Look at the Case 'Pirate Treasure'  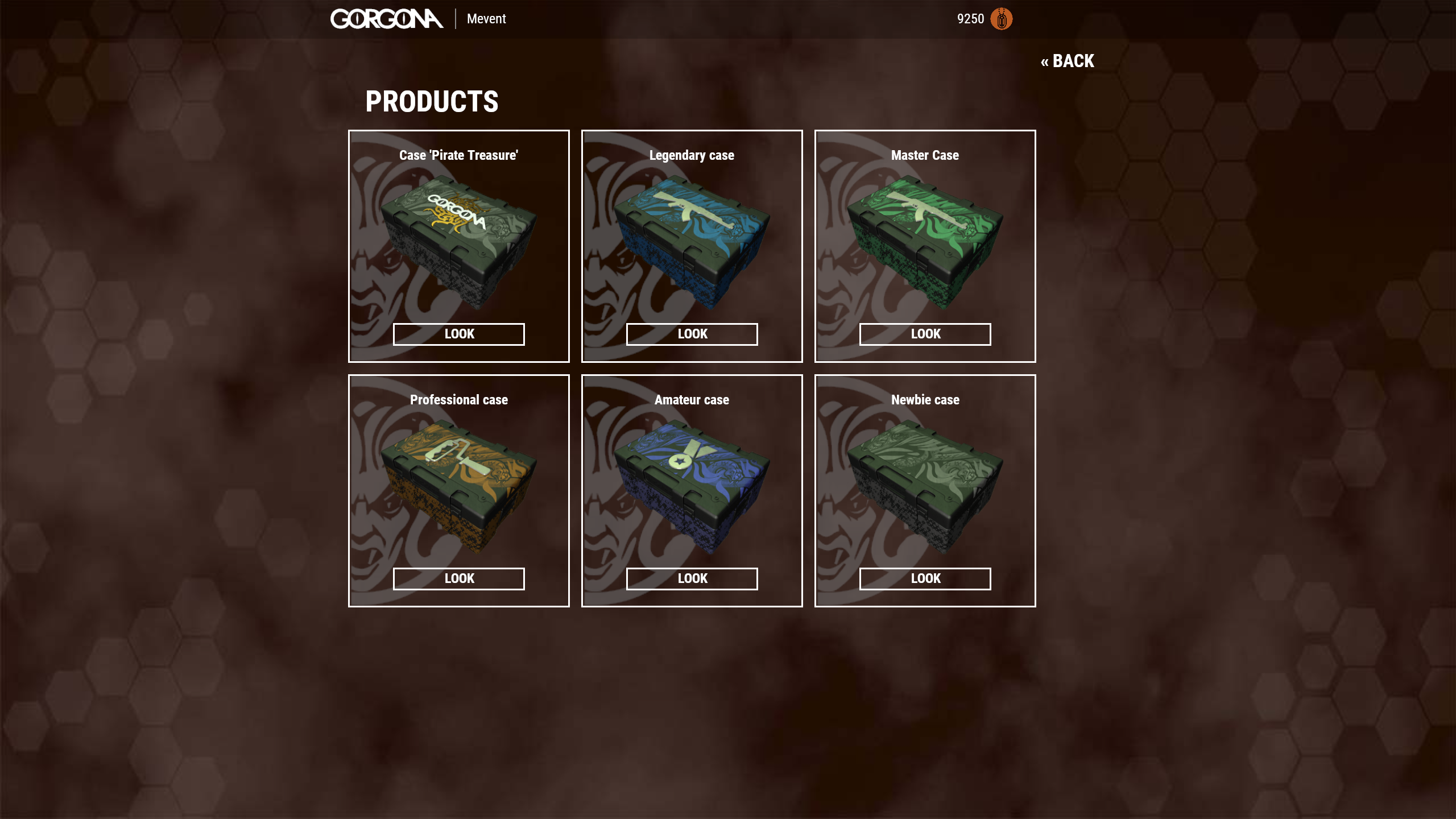coord(458,334)
